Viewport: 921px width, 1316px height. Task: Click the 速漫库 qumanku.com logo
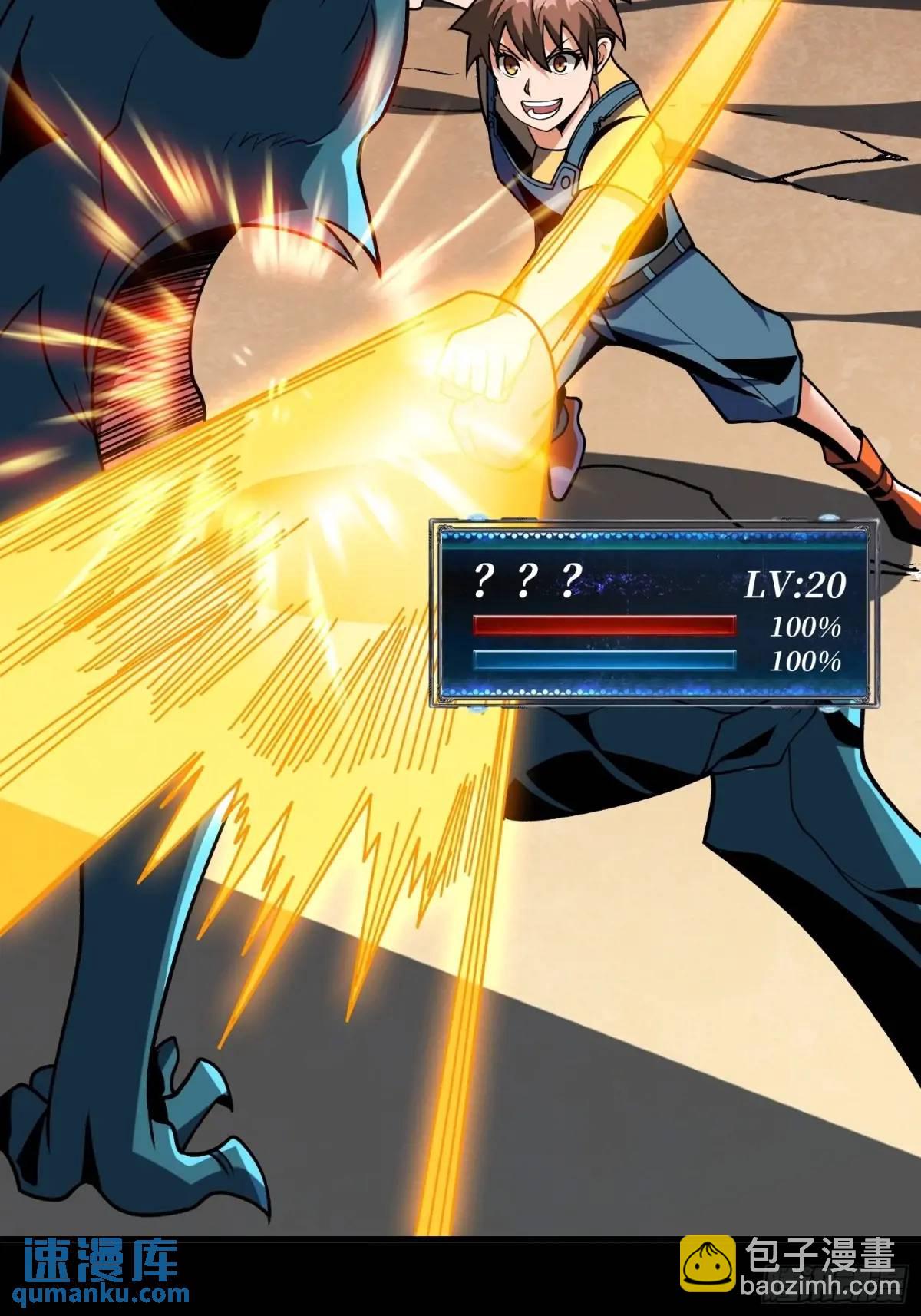pyautogui.click(x=101, y=1275)
